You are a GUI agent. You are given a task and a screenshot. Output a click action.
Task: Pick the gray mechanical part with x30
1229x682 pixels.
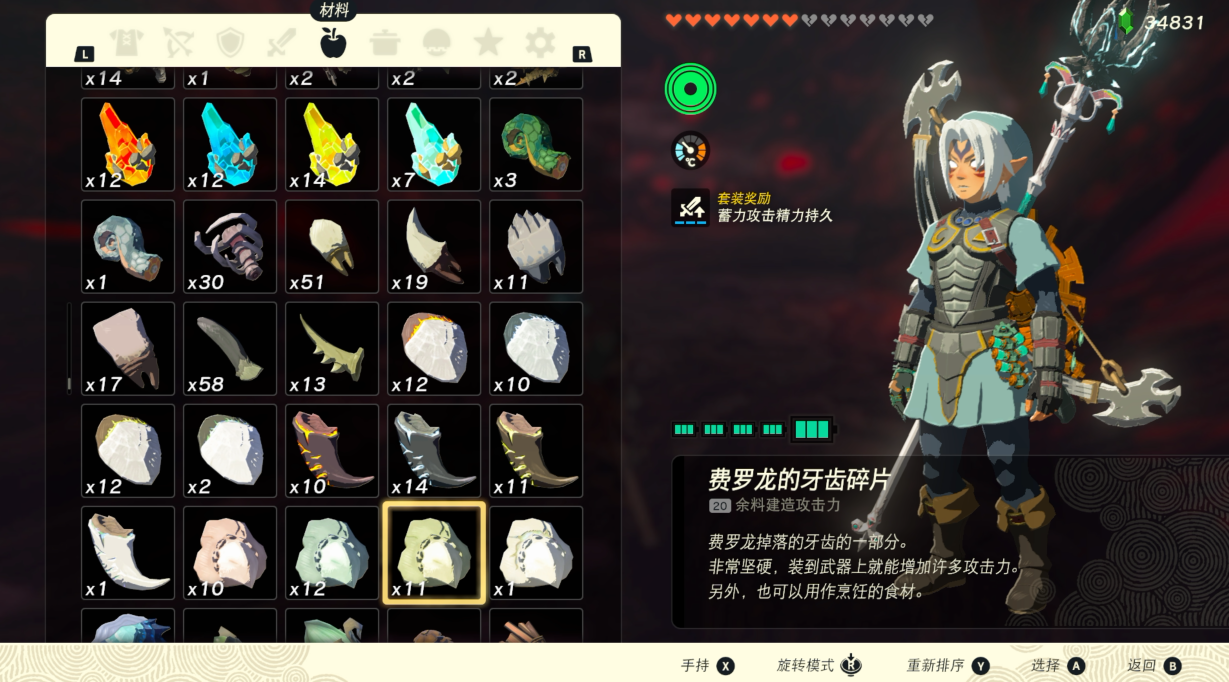click(230, 247)
